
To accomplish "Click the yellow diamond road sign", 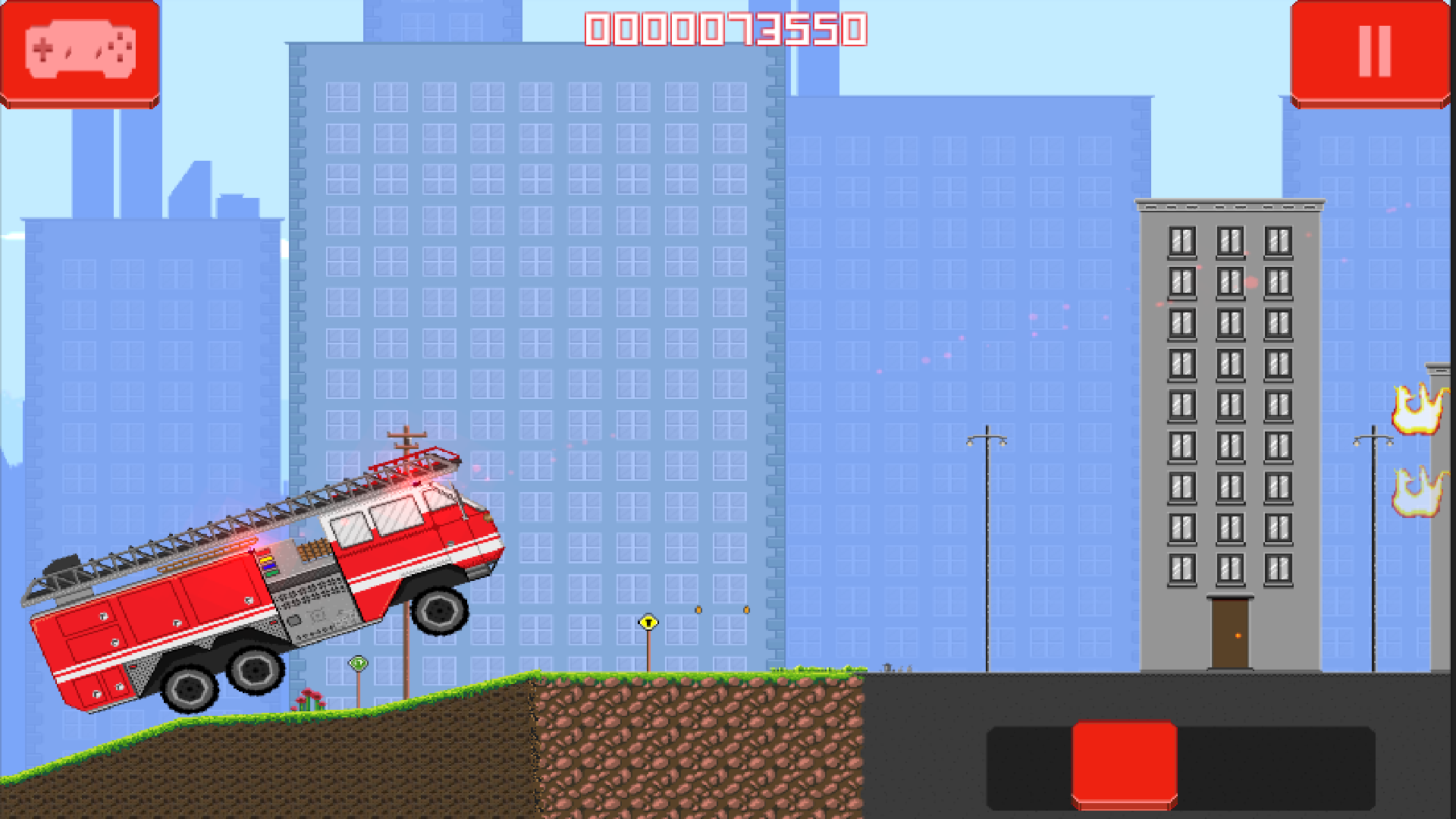I will coord(648,622).
